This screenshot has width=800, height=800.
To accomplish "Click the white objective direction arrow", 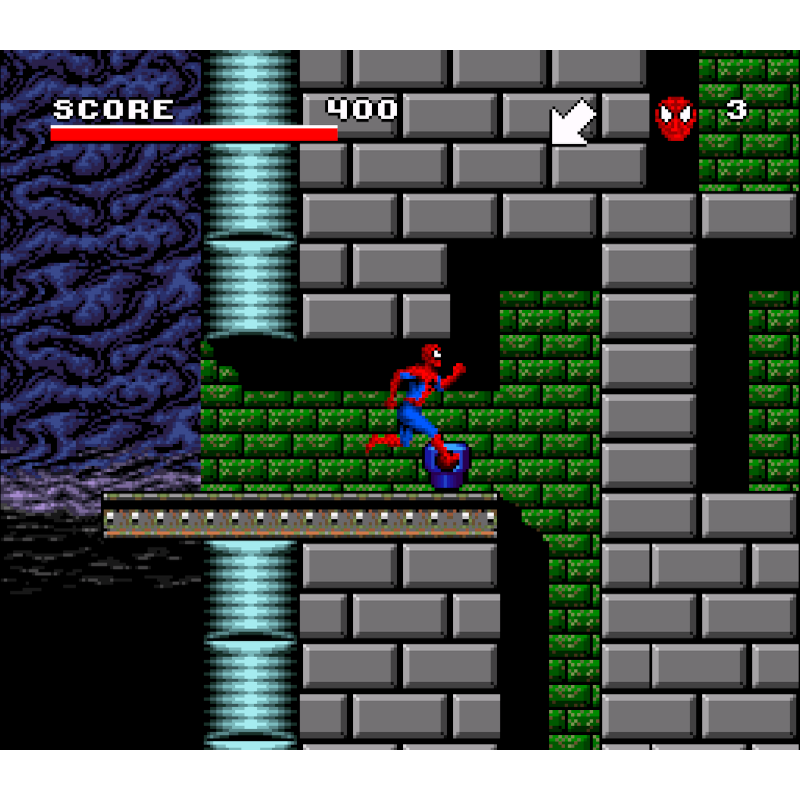I will tap(573, 123).
